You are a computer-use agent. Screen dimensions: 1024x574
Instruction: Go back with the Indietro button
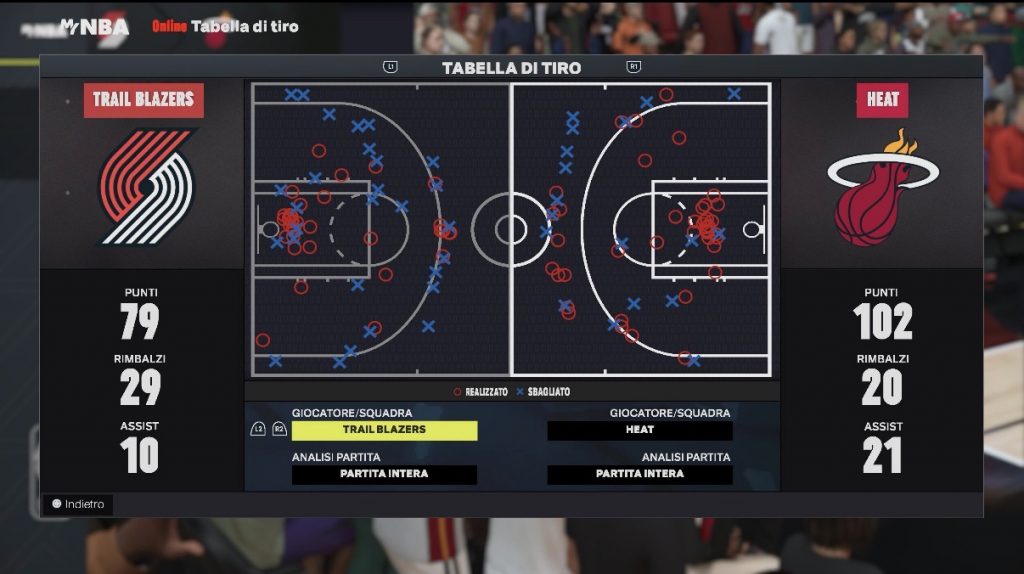(78, 504)
